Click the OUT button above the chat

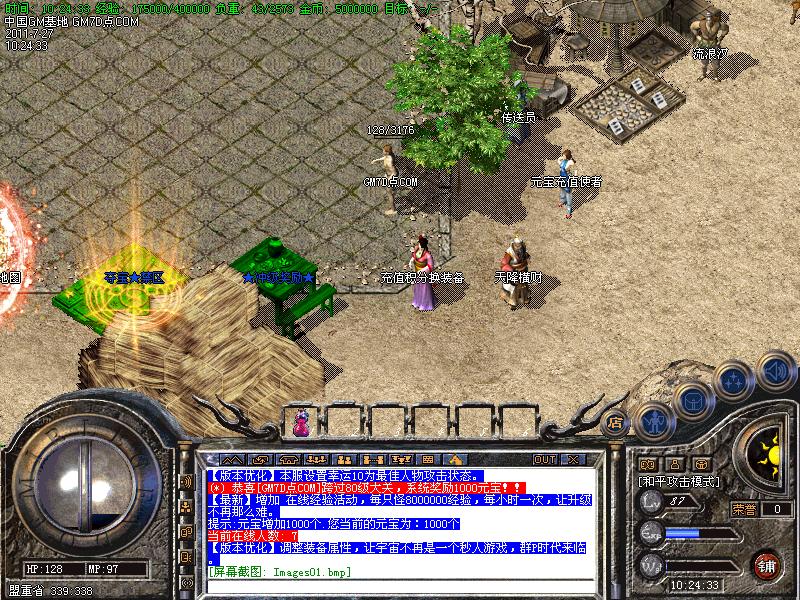[x=544, y=459]
